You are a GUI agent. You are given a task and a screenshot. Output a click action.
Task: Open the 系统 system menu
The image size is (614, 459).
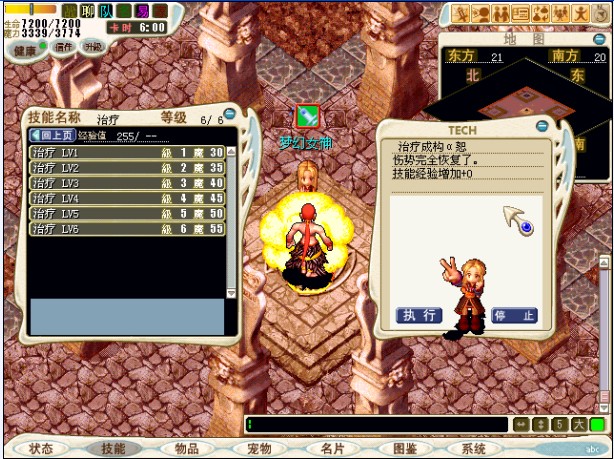[474, 449]
